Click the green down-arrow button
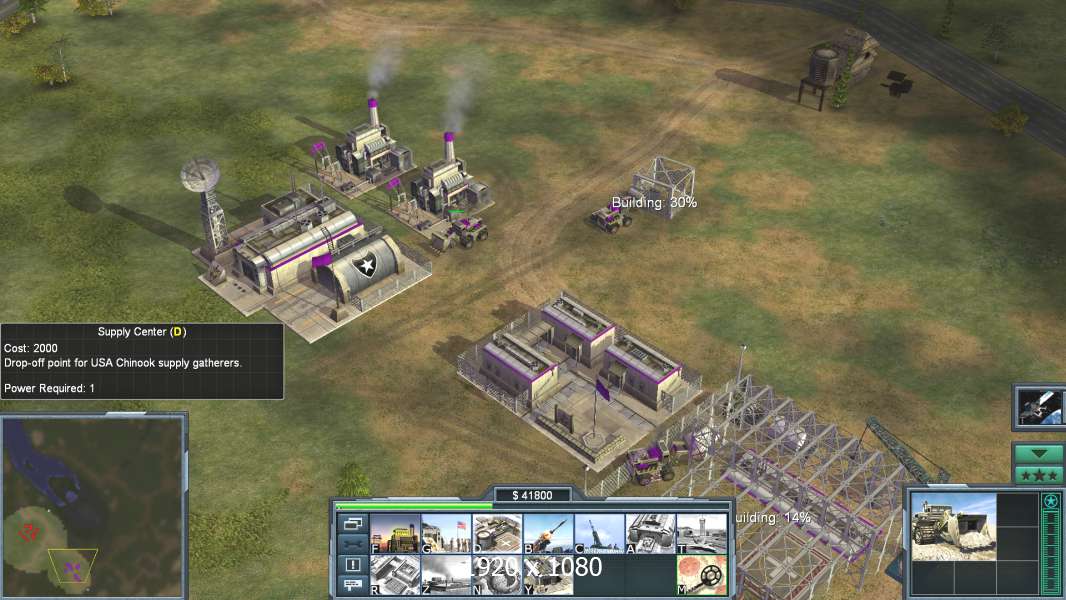The width and height of the screenshot is (1066, 600). (1038, 453)
